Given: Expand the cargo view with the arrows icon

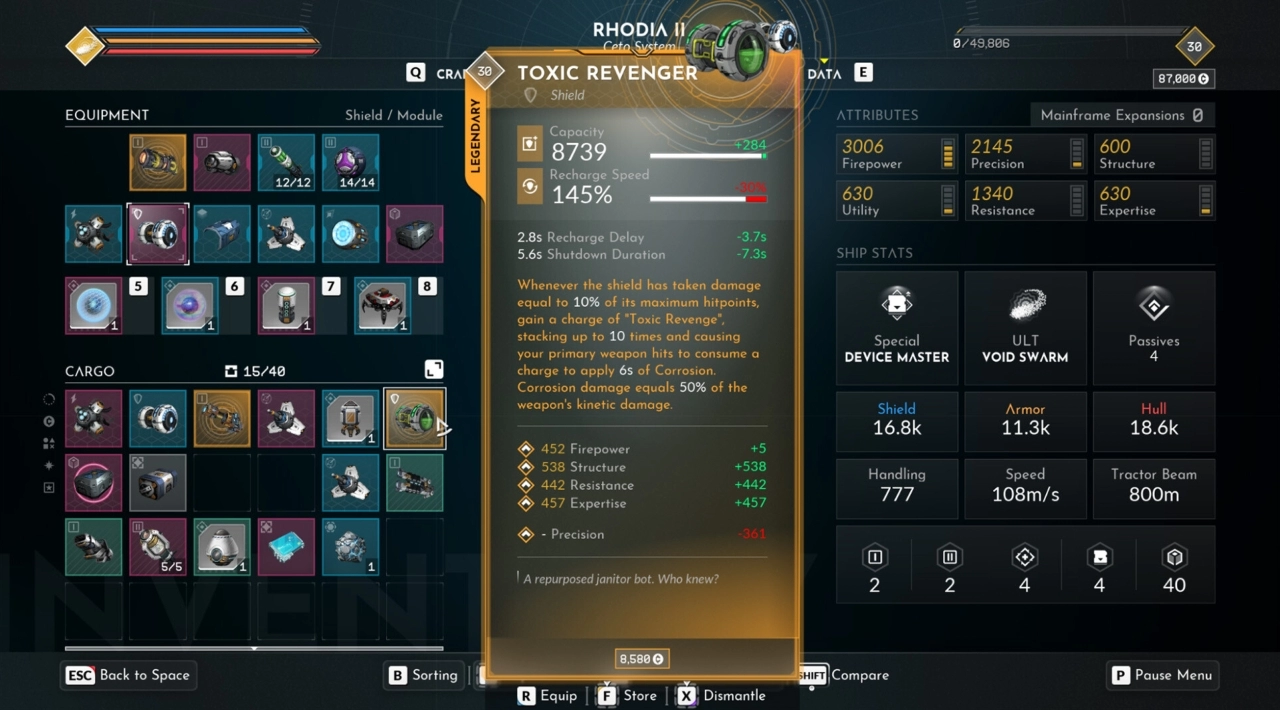Looking at the screenshot, I should [434, 370].
